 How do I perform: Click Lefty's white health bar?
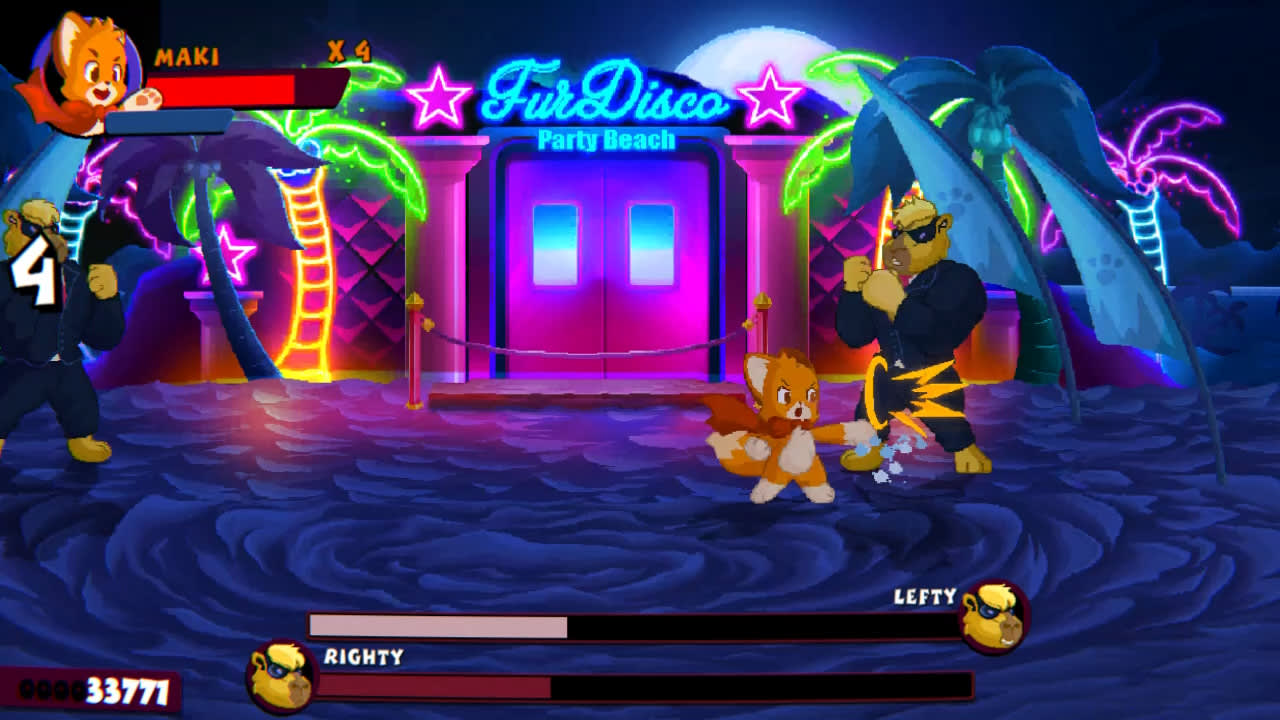440,624
